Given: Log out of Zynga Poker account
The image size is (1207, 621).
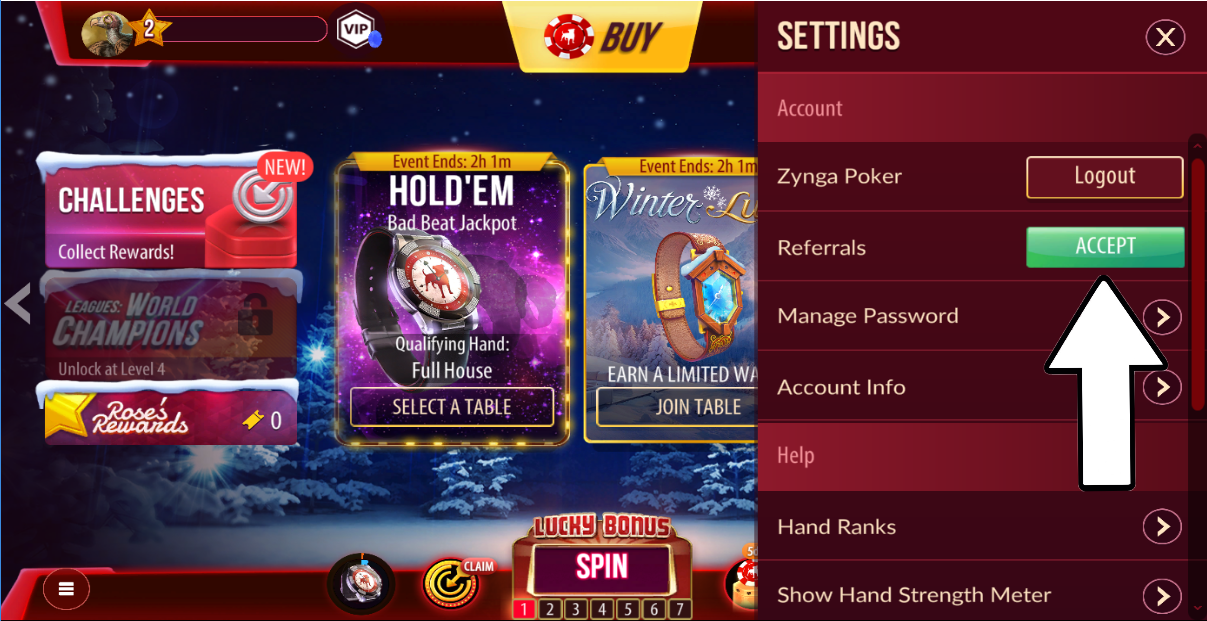Looking at the screenshot, I should click(1104, 177).
